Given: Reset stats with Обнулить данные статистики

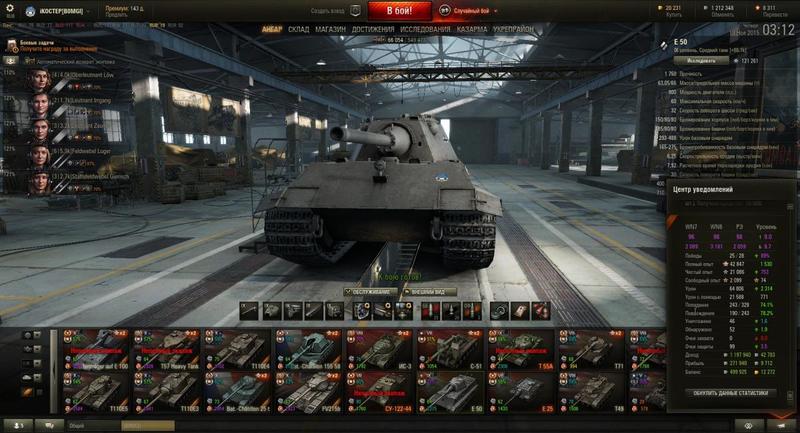Looking at the screenshot, I should coord(732,393).
